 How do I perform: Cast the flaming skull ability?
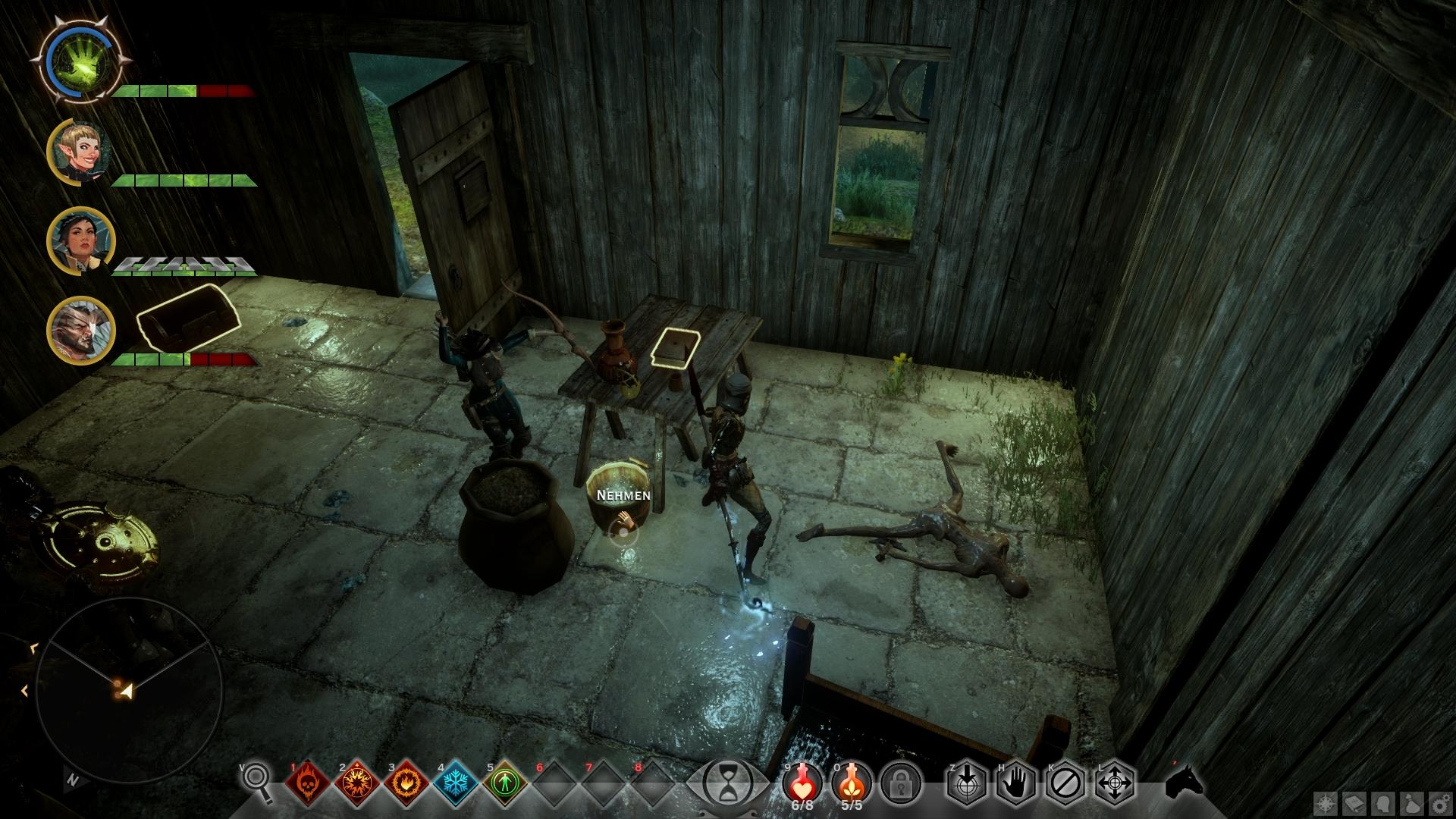pos(307,783)
